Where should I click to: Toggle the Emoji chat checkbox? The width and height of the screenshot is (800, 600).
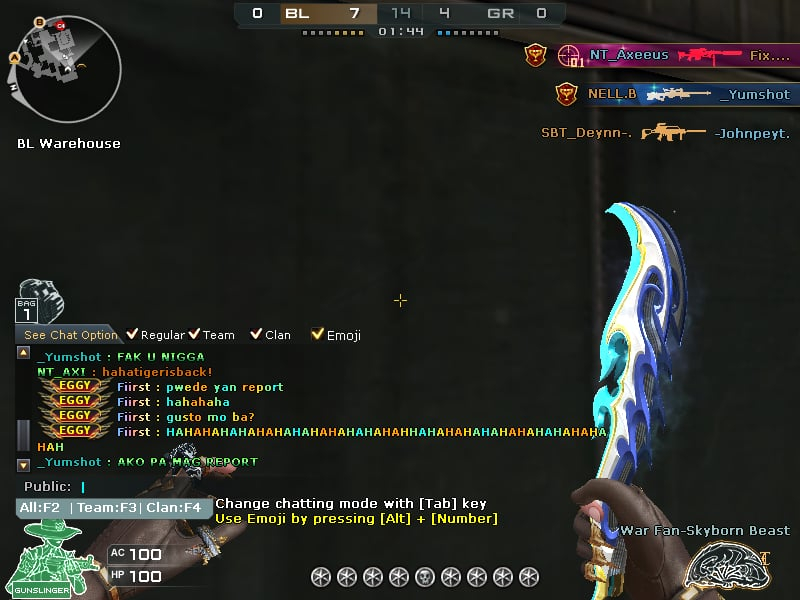[x=318, y=335]
